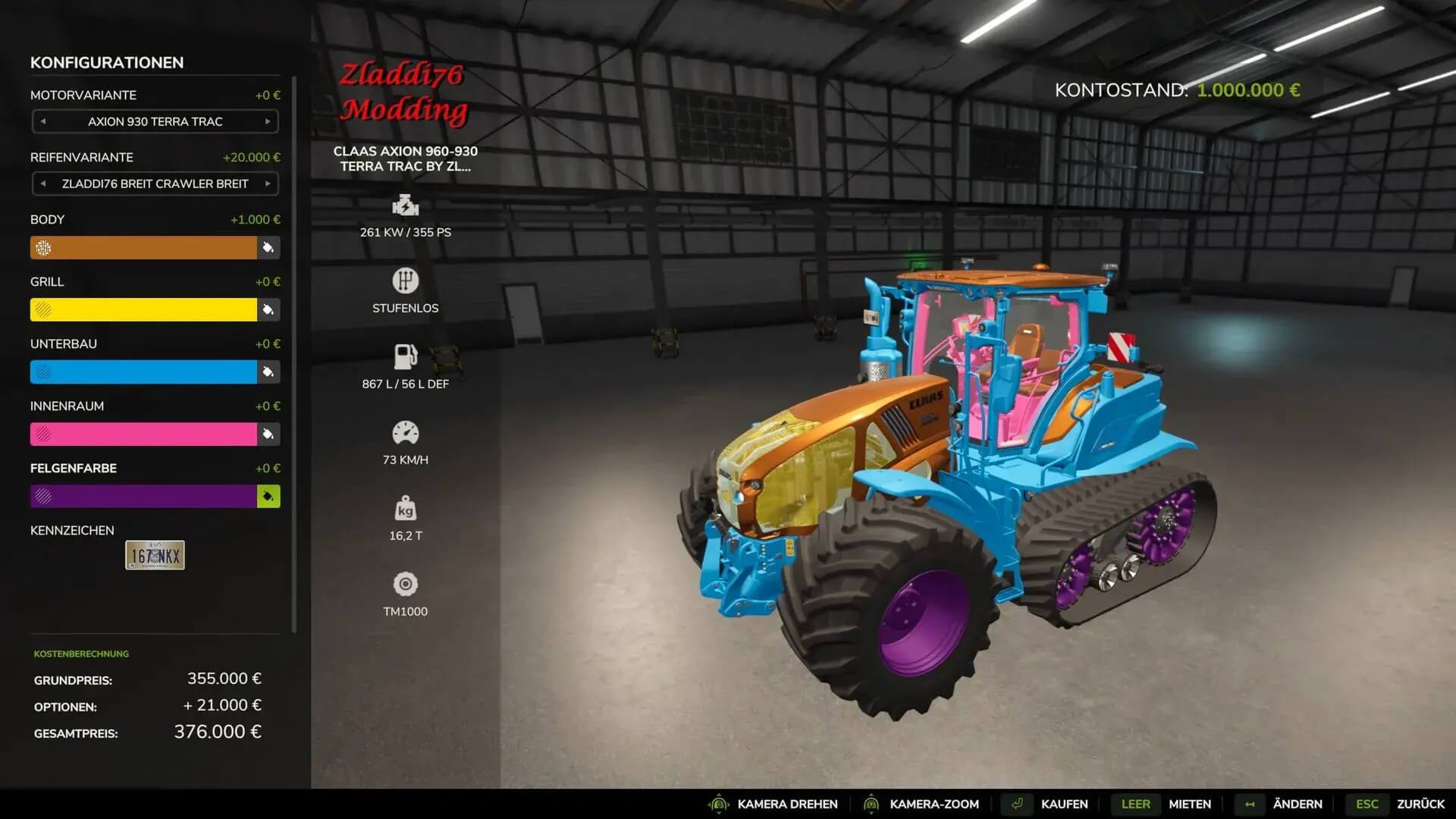
Task: Click the speedometer icon above 73 KM/H
Action: [x=406, y=432]
